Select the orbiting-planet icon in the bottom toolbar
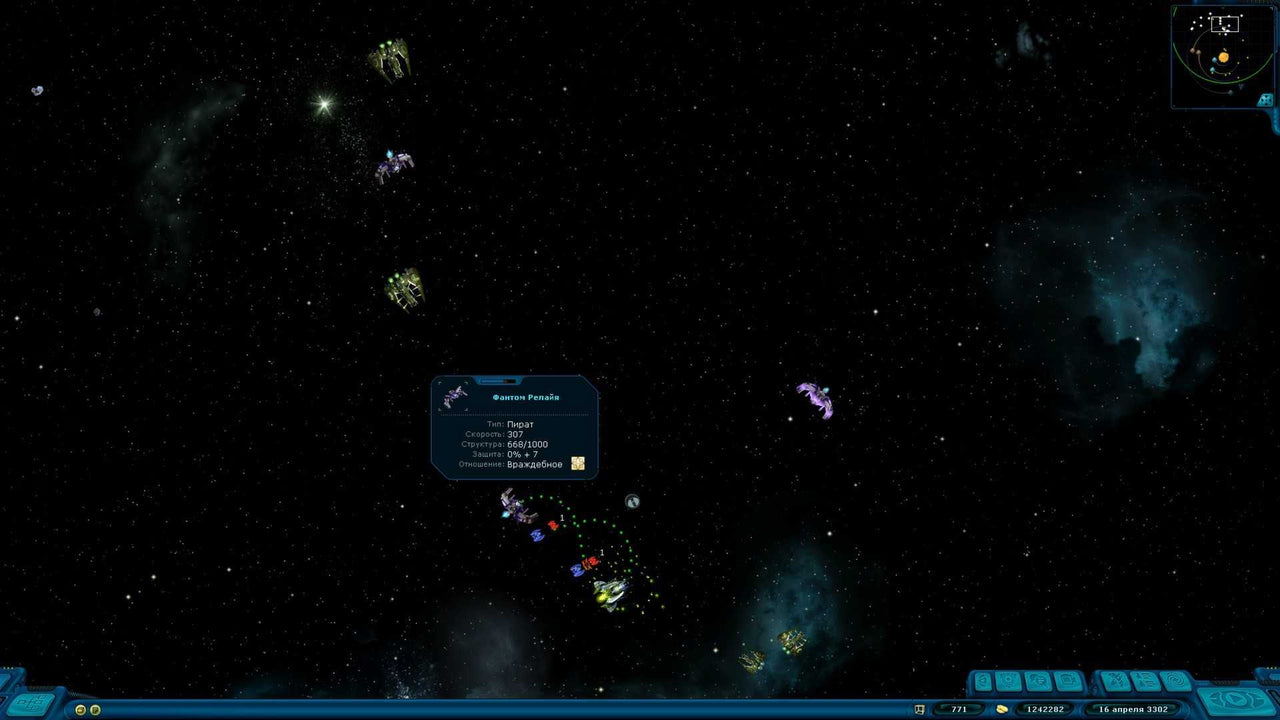The height and width of the screenshot is (720, 1280). 1009,680
